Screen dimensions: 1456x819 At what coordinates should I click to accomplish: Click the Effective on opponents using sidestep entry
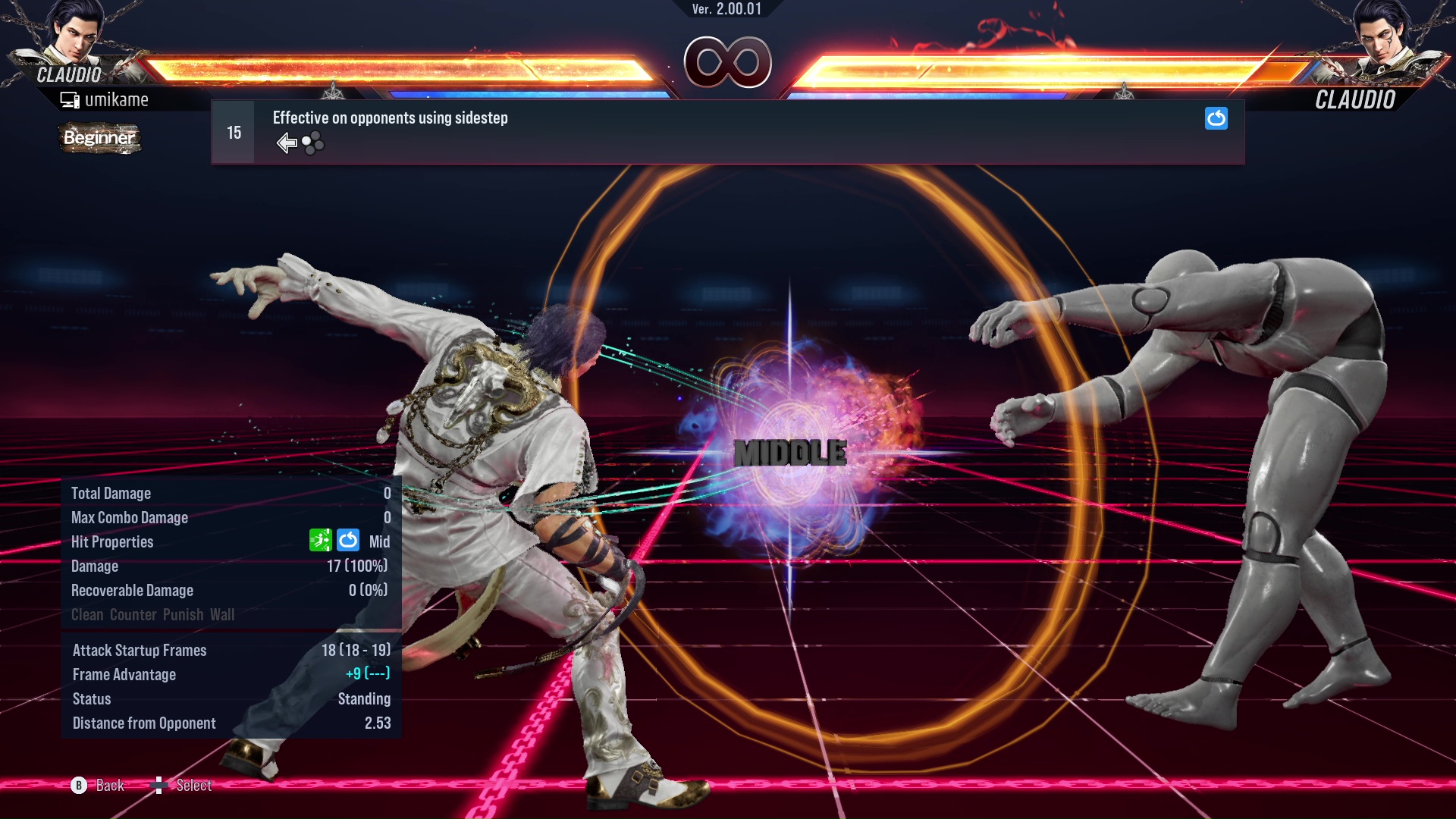[390, 118]
